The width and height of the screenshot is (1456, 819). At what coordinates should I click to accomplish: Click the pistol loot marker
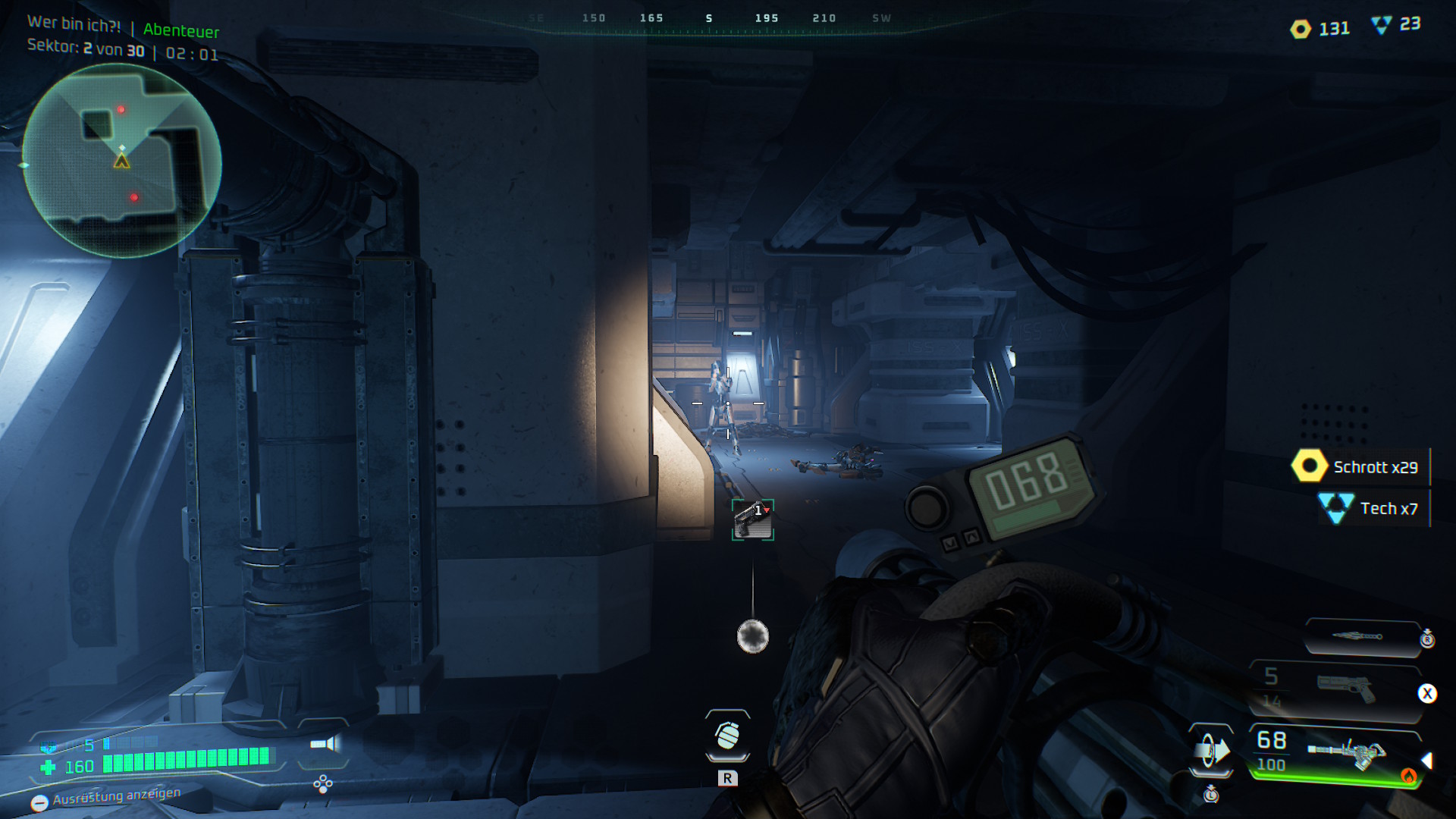point(752,519)
